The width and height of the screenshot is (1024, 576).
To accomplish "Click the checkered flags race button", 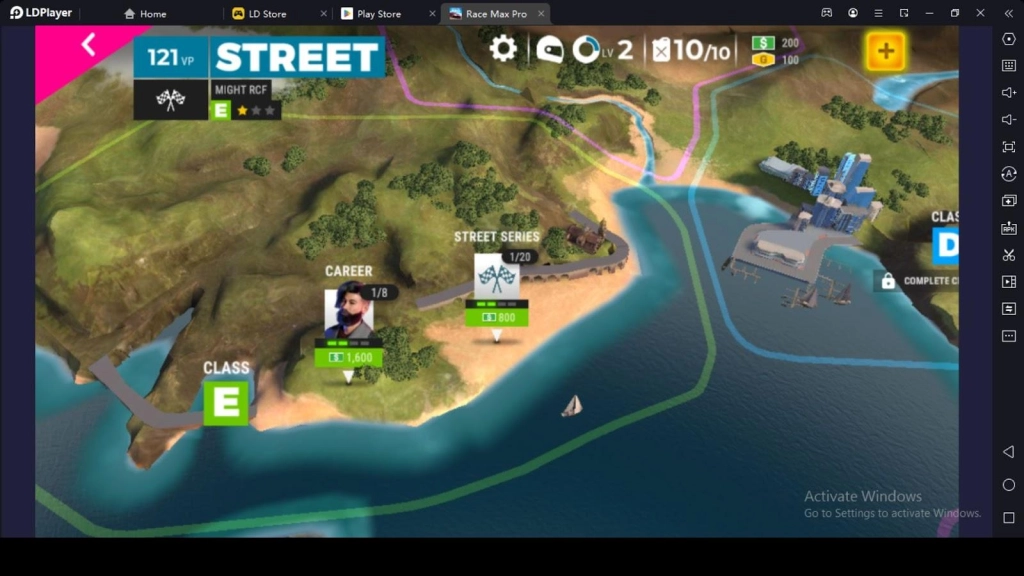I will pyautogui.click(x=171, y=100).
